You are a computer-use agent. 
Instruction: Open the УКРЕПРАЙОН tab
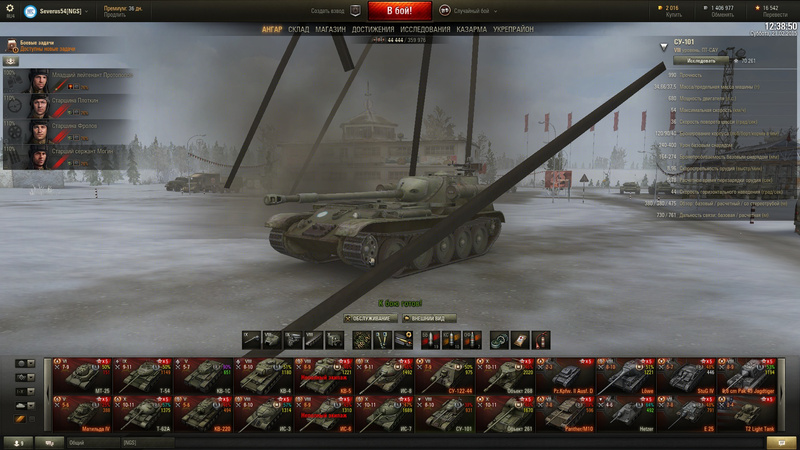(513, 30)
